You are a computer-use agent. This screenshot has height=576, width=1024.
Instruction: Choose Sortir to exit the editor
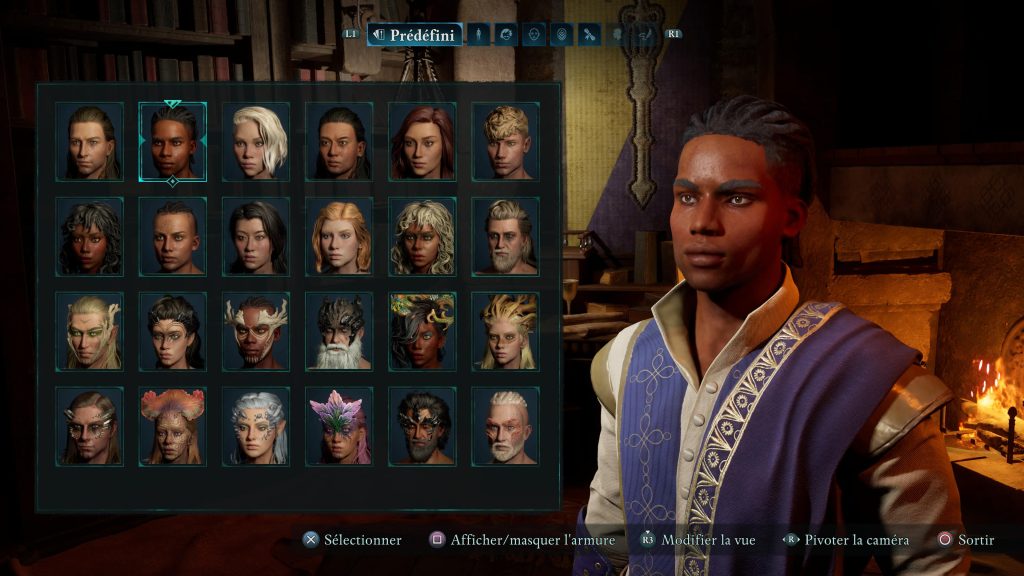[966, 540]
